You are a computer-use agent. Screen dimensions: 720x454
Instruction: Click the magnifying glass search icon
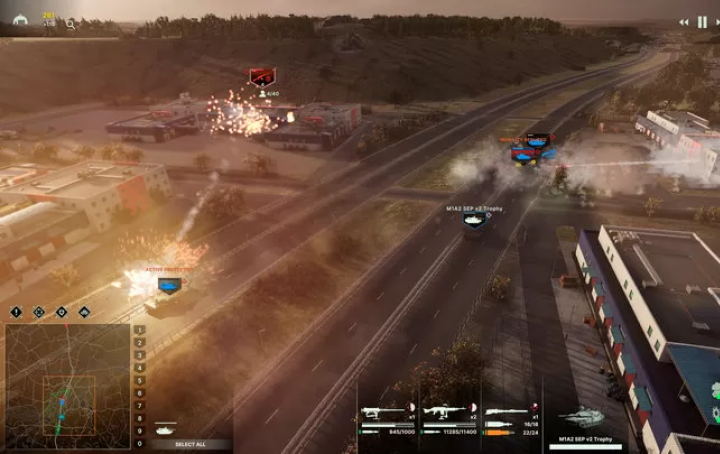point(70,23)
